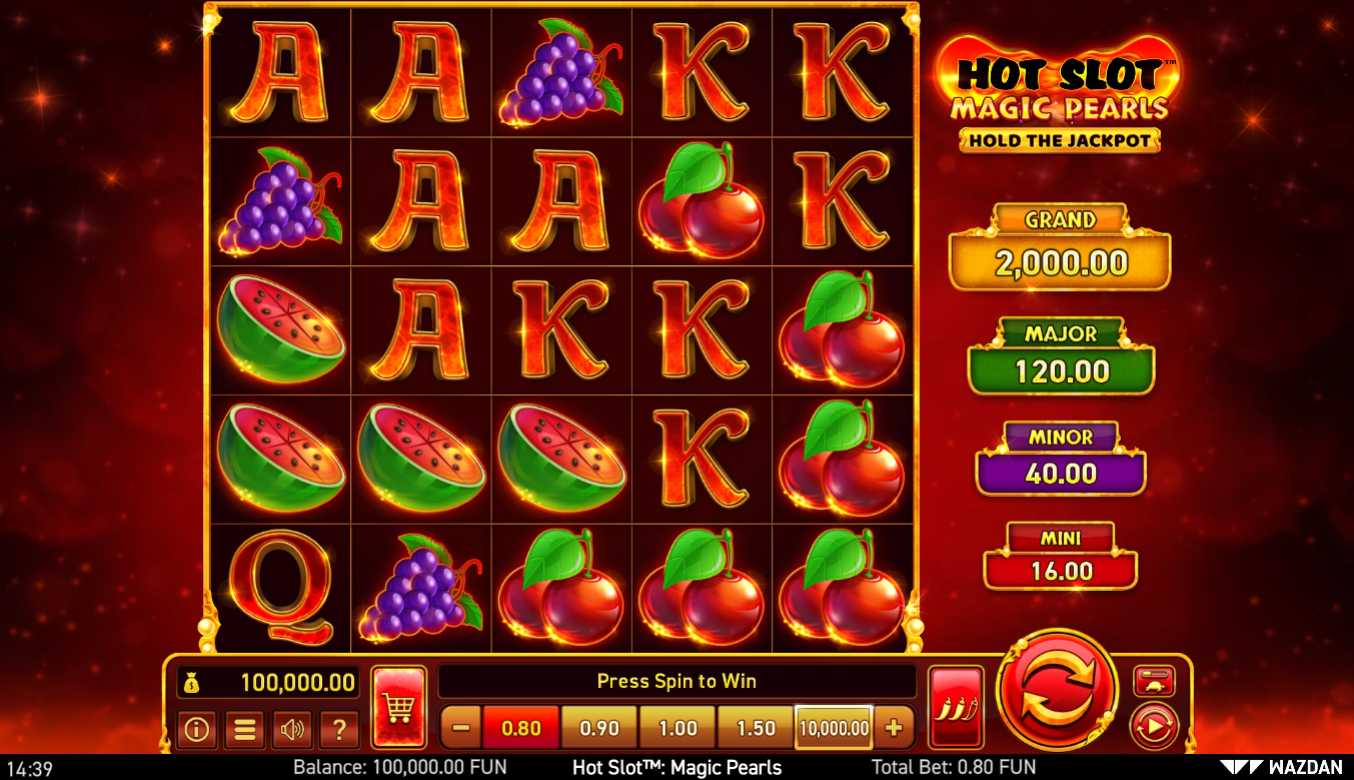Screen dimensions: 1354x780
Task: Open the info paytable button
Action: (x=196, y=729)
